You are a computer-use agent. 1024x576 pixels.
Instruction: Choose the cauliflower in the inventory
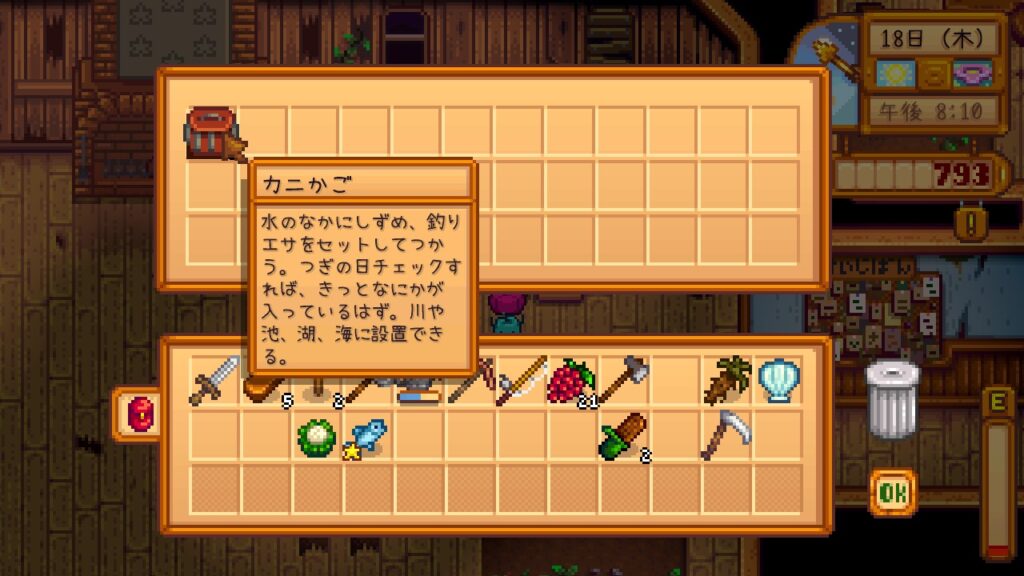(x=316, y=434)
